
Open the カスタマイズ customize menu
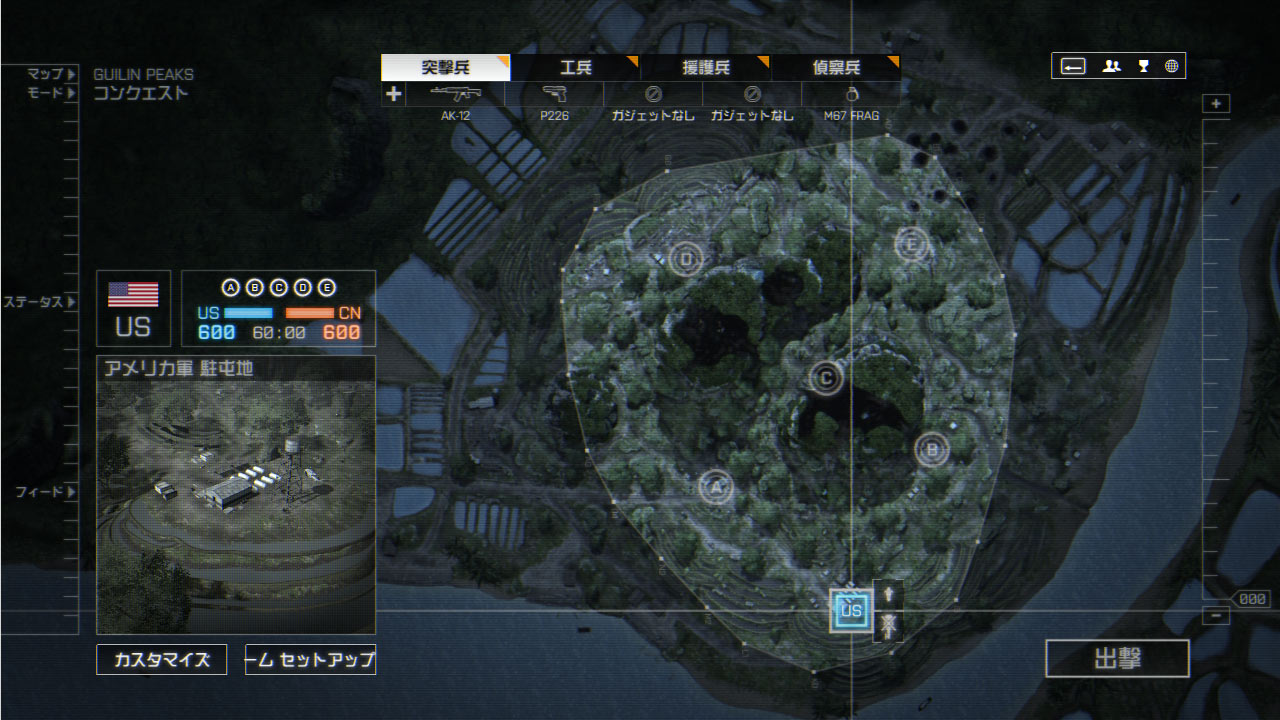pyautogui.click(x=162, y=660)
